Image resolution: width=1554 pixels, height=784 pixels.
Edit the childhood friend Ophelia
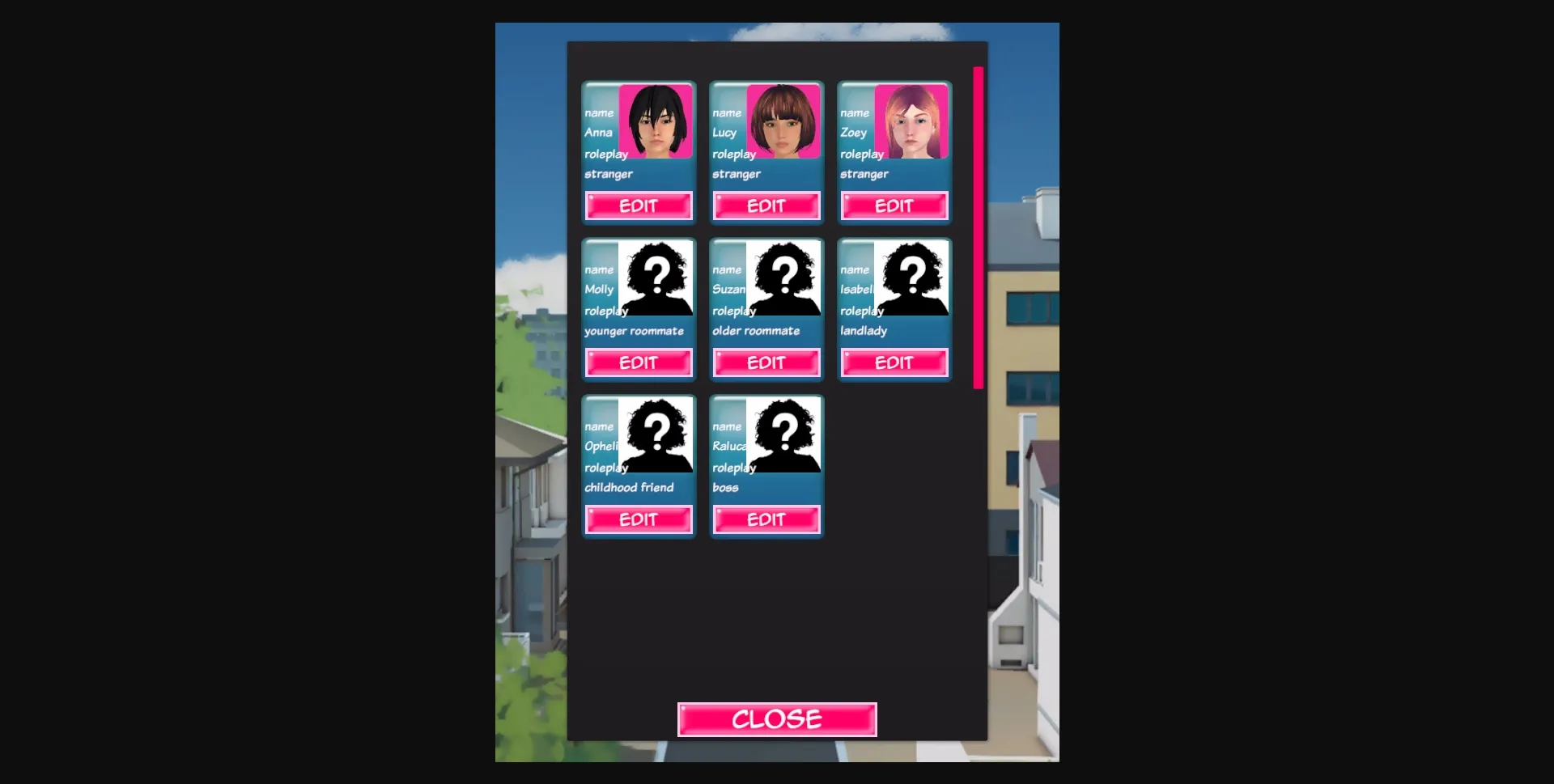tap(638, 519)
